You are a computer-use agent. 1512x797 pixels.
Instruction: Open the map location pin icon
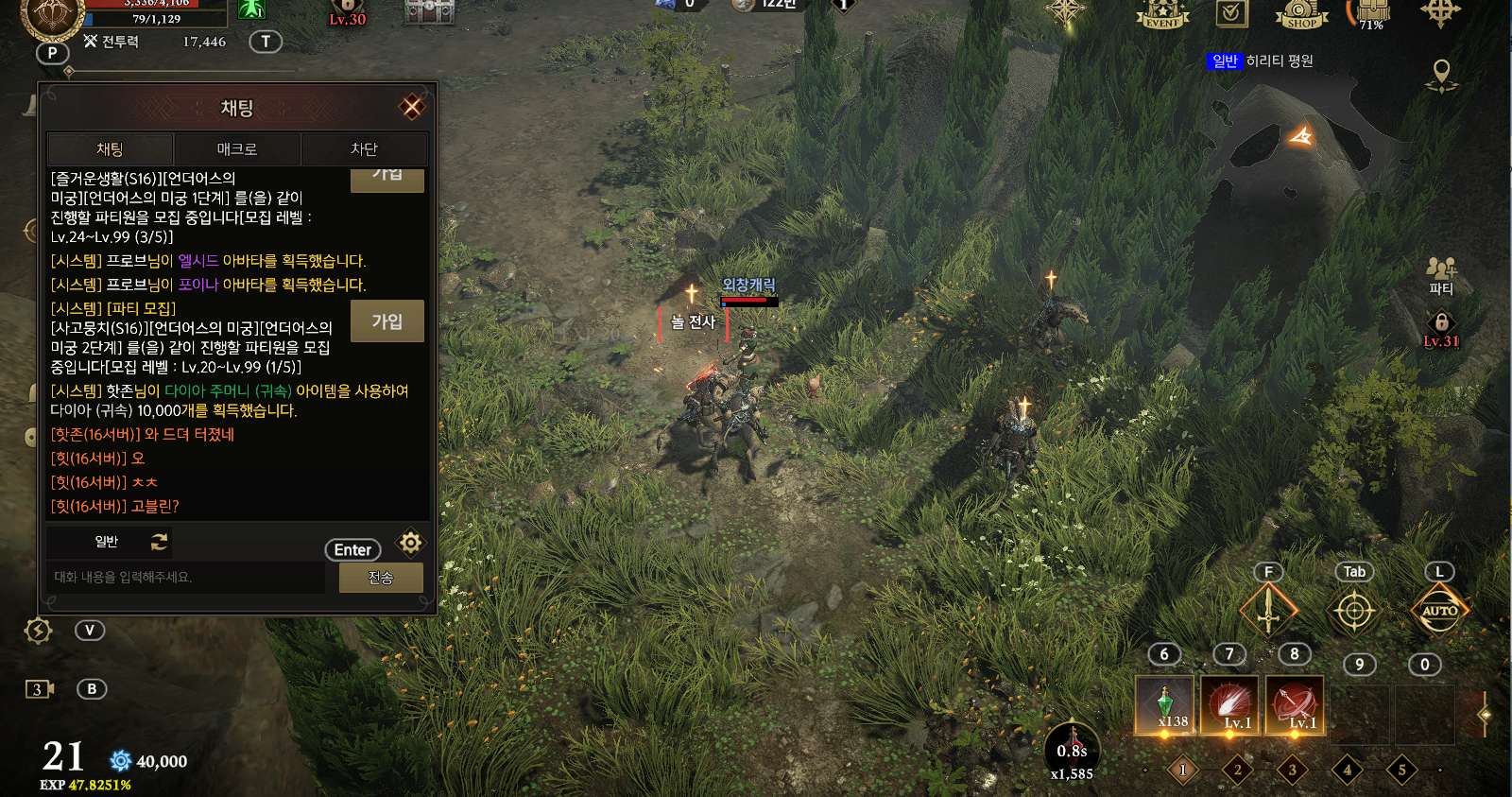click(x=1441, y=75)
